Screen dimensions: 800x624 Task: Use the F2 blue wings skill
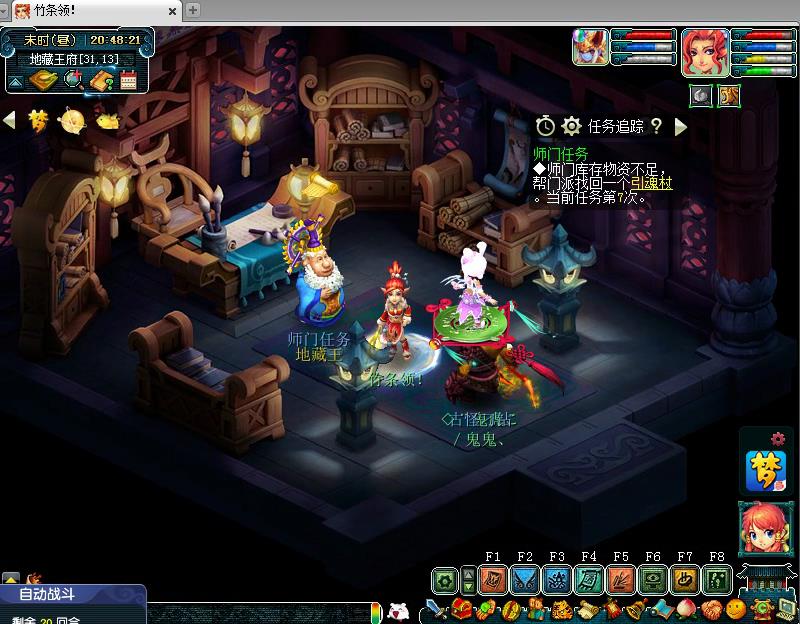tap(525, 580)
